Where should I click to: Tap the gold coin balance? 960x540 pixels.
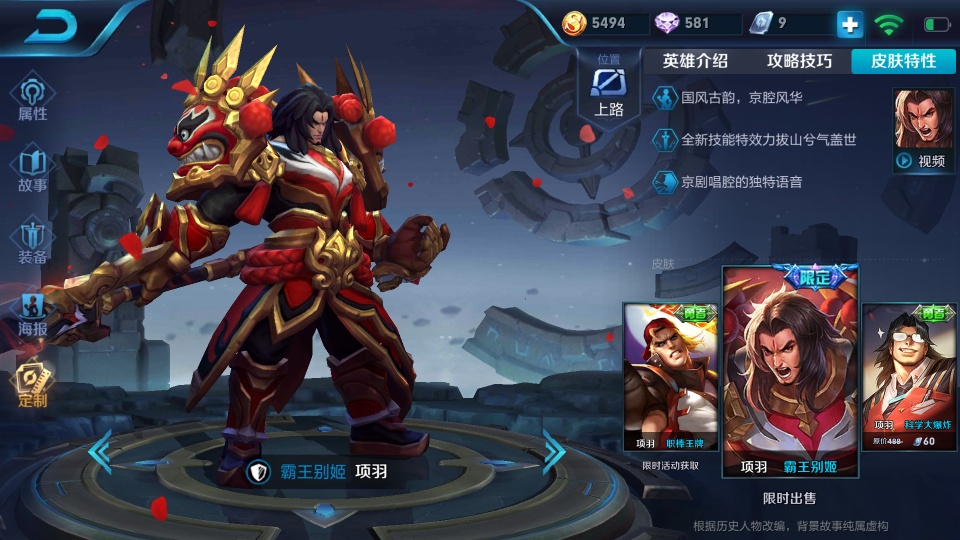(x=596, y=23)
